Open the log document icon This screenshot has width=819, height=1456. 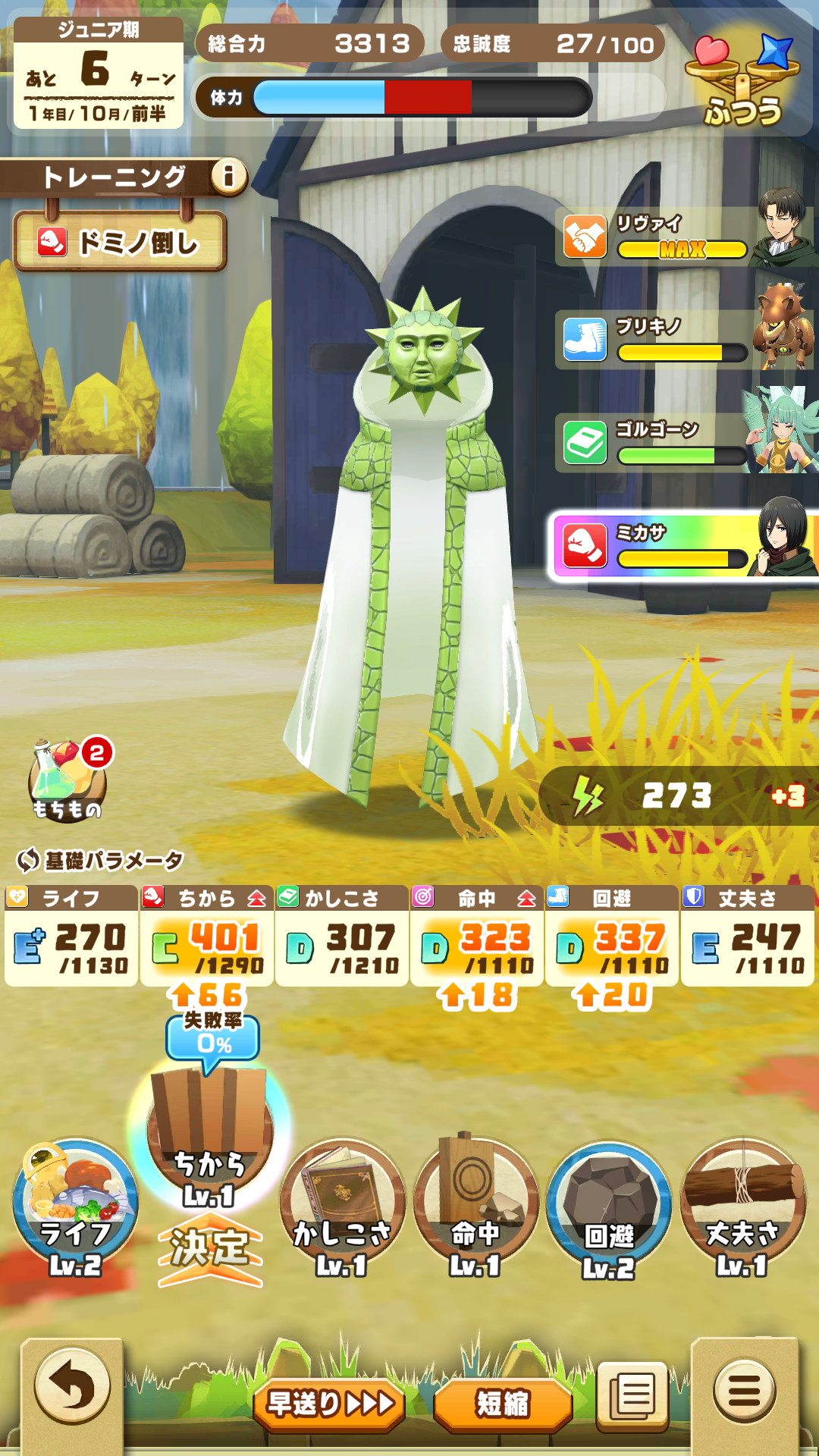pos(633,1395)
